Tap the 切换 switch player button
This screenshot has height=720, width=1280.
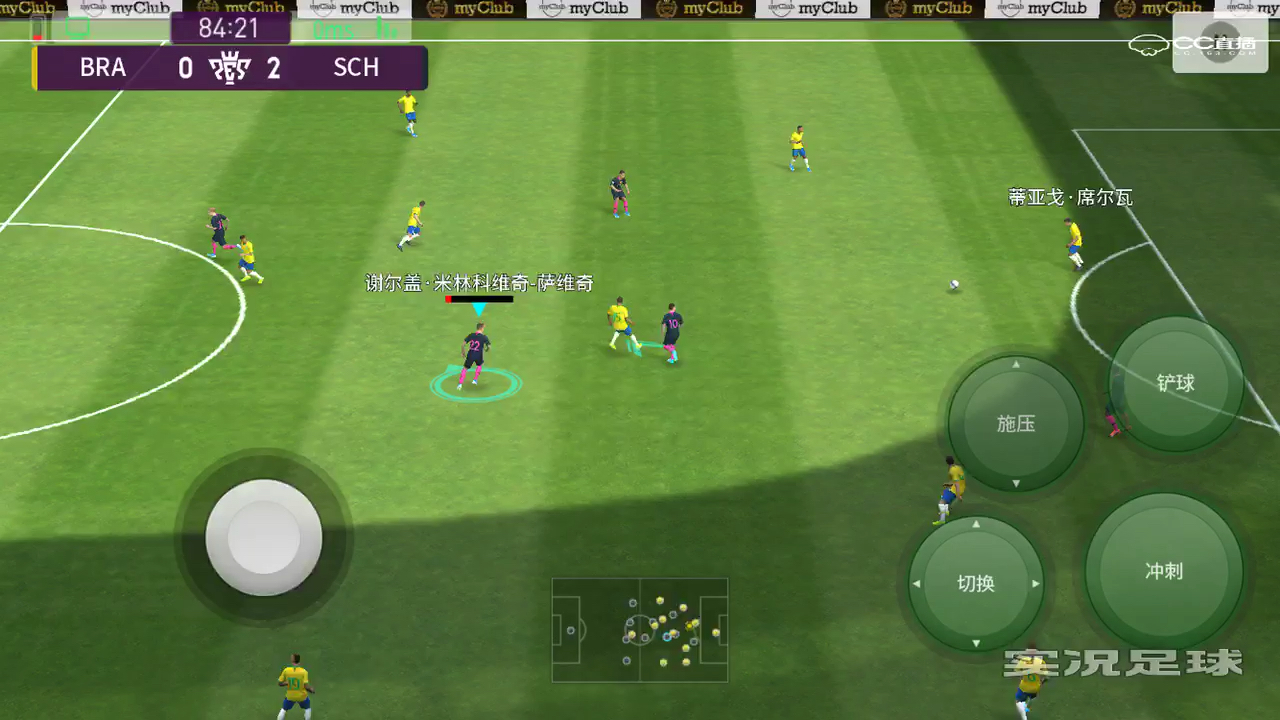pyautogui.click(x=976, y=584)
